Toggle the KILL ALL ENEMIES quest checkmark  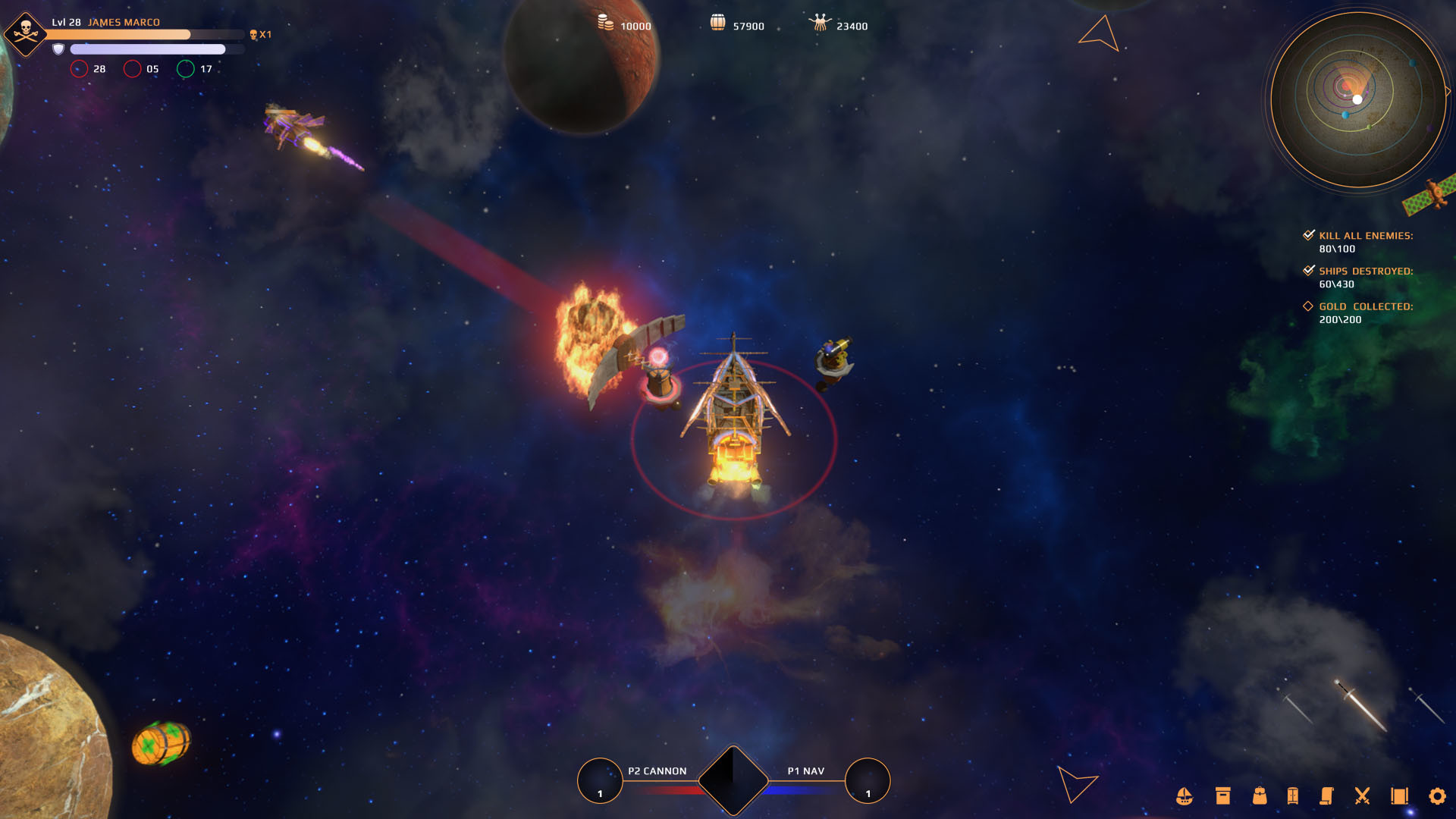click(x=1308, y=234)
